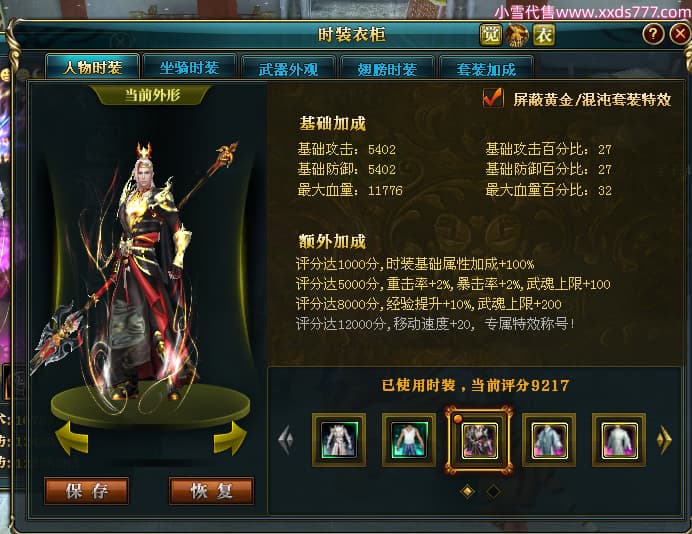Toggle the 屏蔽黄金/混沌套装特效 checkbox

click(492, 98)
